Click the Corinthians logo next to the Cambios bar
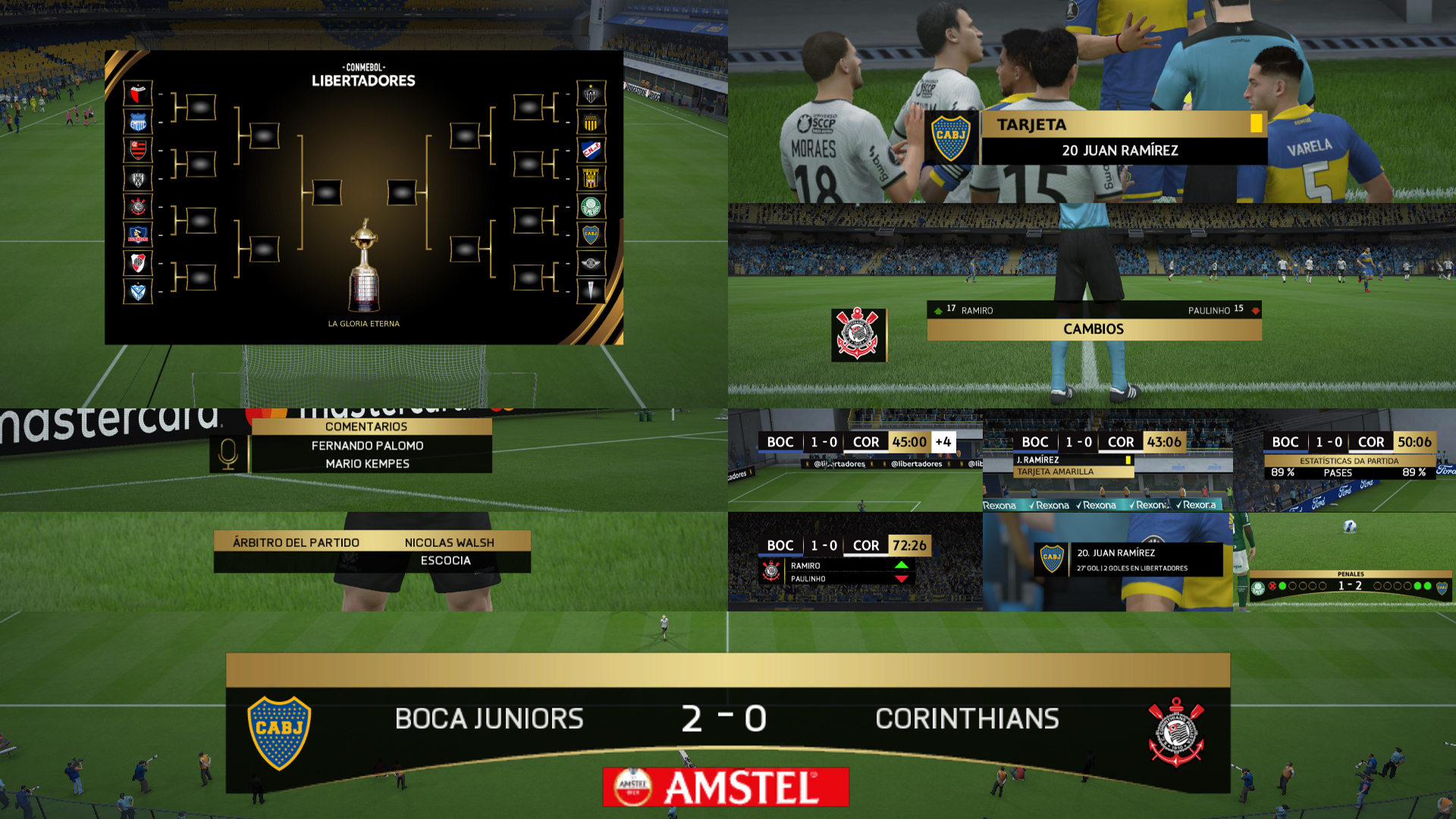 [x=858, y=334]
